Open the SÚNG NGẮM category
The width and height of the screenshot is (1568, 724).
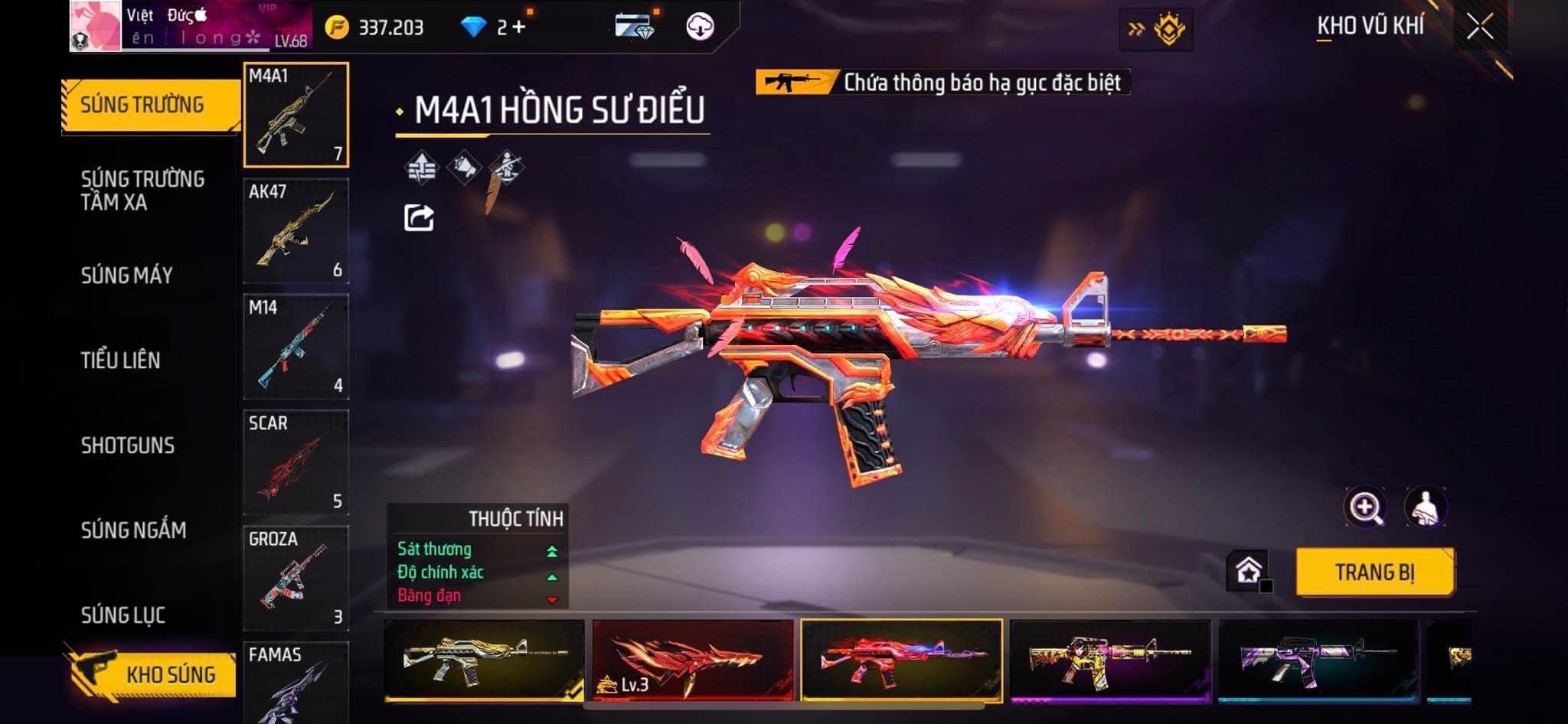(134, 530)
